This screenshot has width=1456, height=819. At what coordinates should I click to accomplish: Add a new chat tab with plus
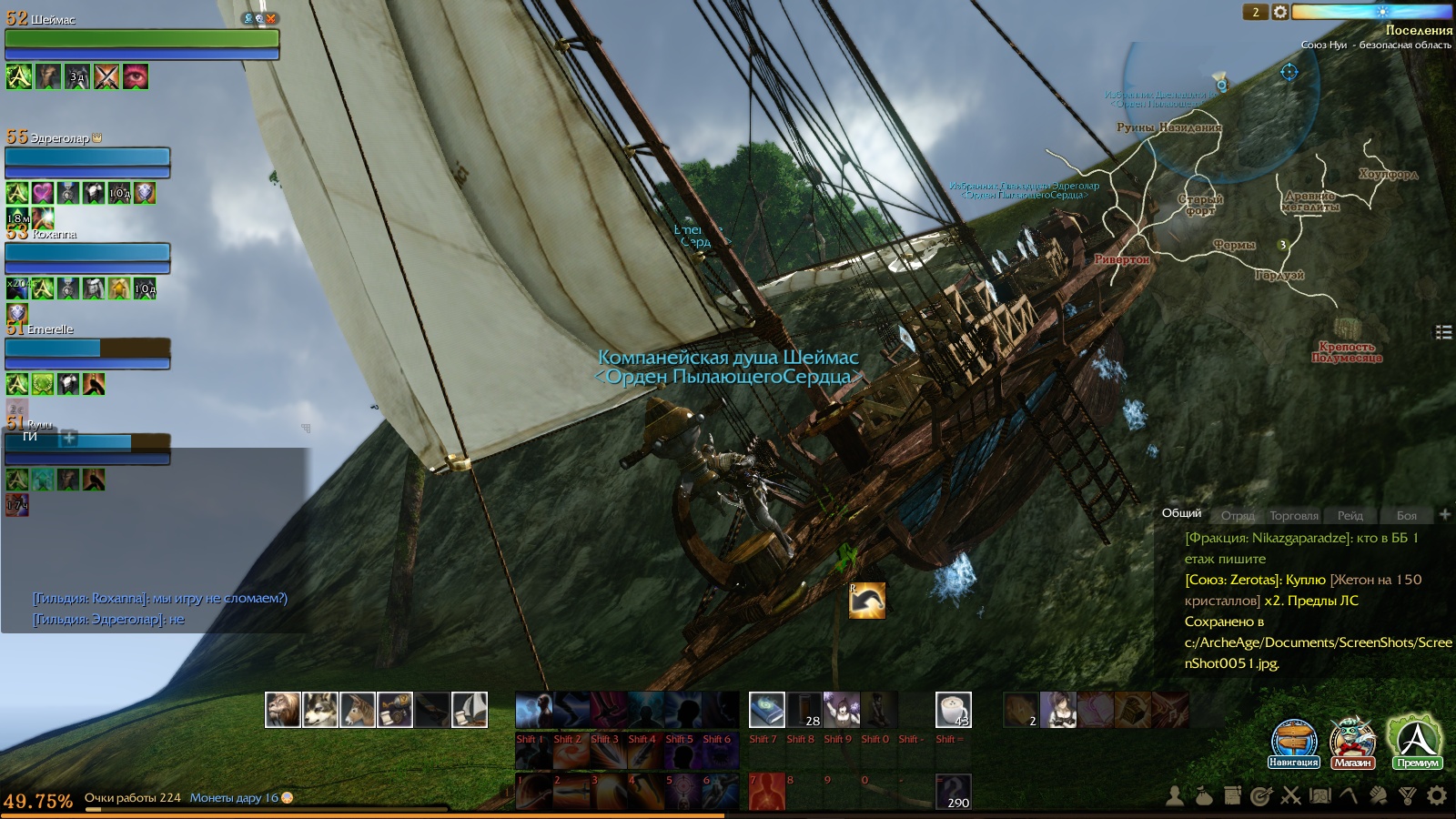1444,514
